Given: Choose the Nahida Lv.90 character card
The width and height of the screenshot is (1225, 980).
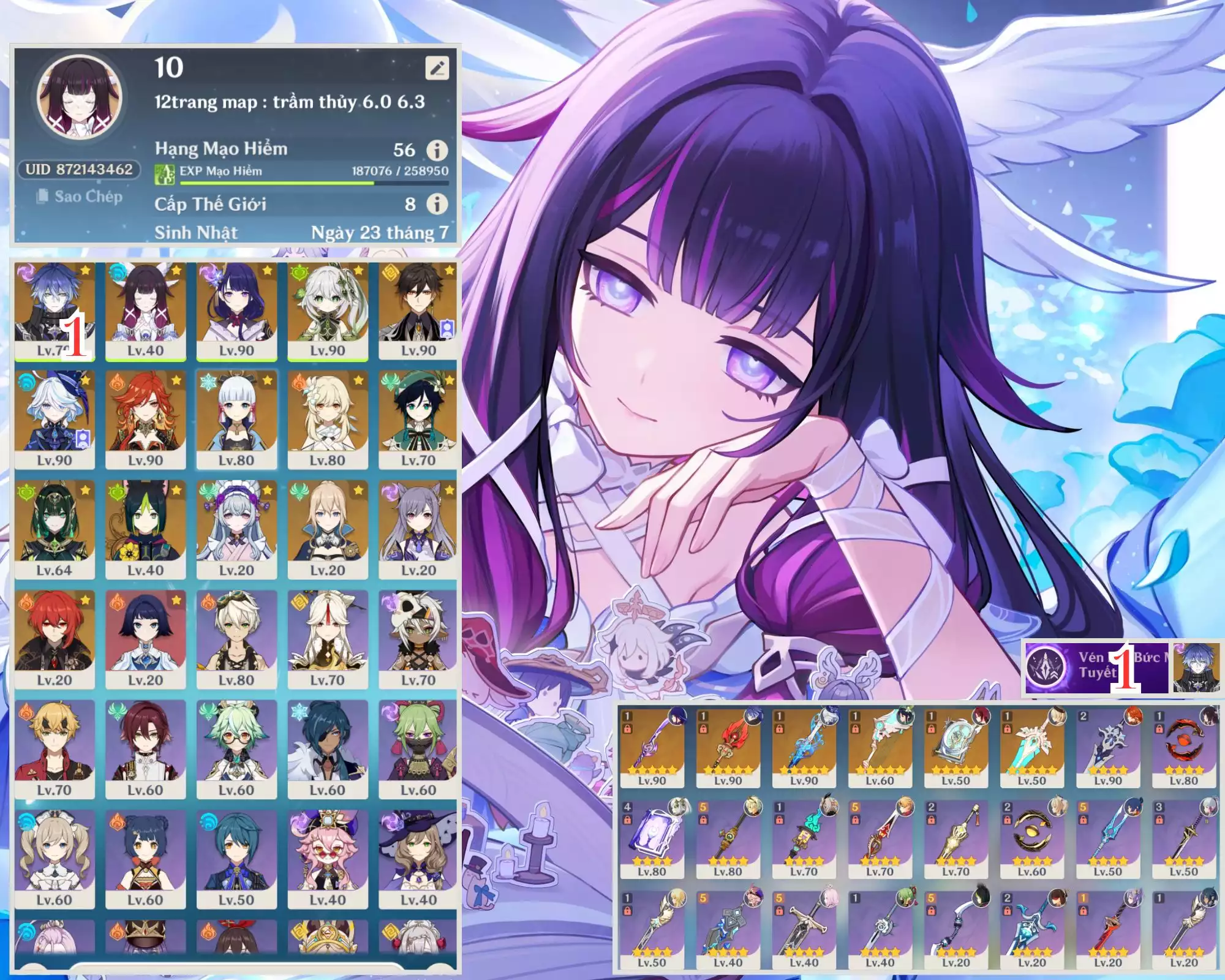Looking at the screenshot, I should coord(328,311).
